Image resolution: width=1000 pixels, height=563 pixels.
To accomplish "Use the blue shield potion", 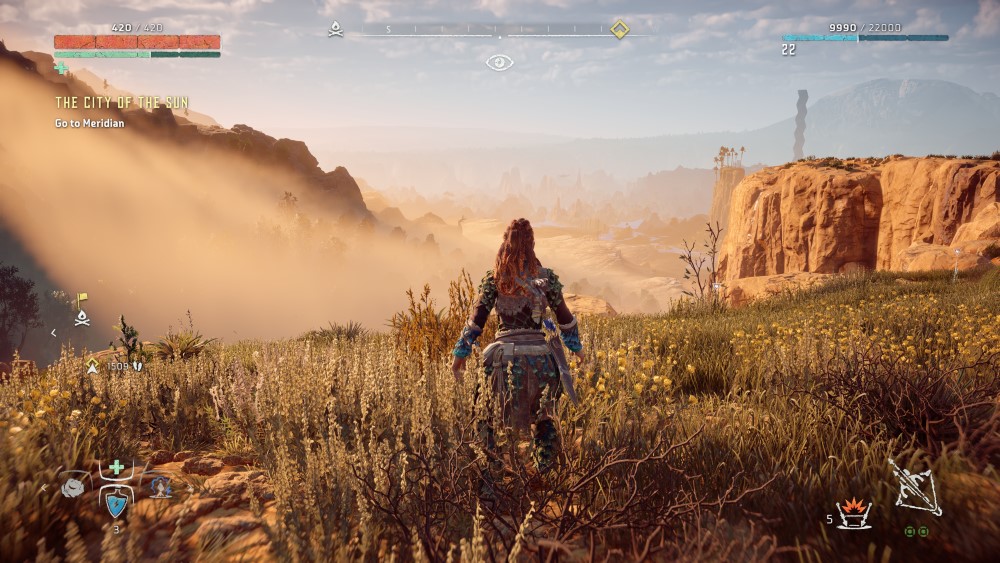I will (x=117, y=503).
